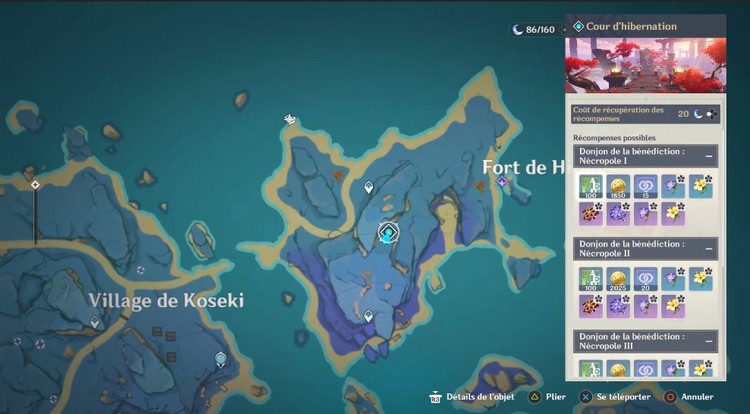
Task: Collapse the Nécropole III rewards section
Action: pos(709,340)
